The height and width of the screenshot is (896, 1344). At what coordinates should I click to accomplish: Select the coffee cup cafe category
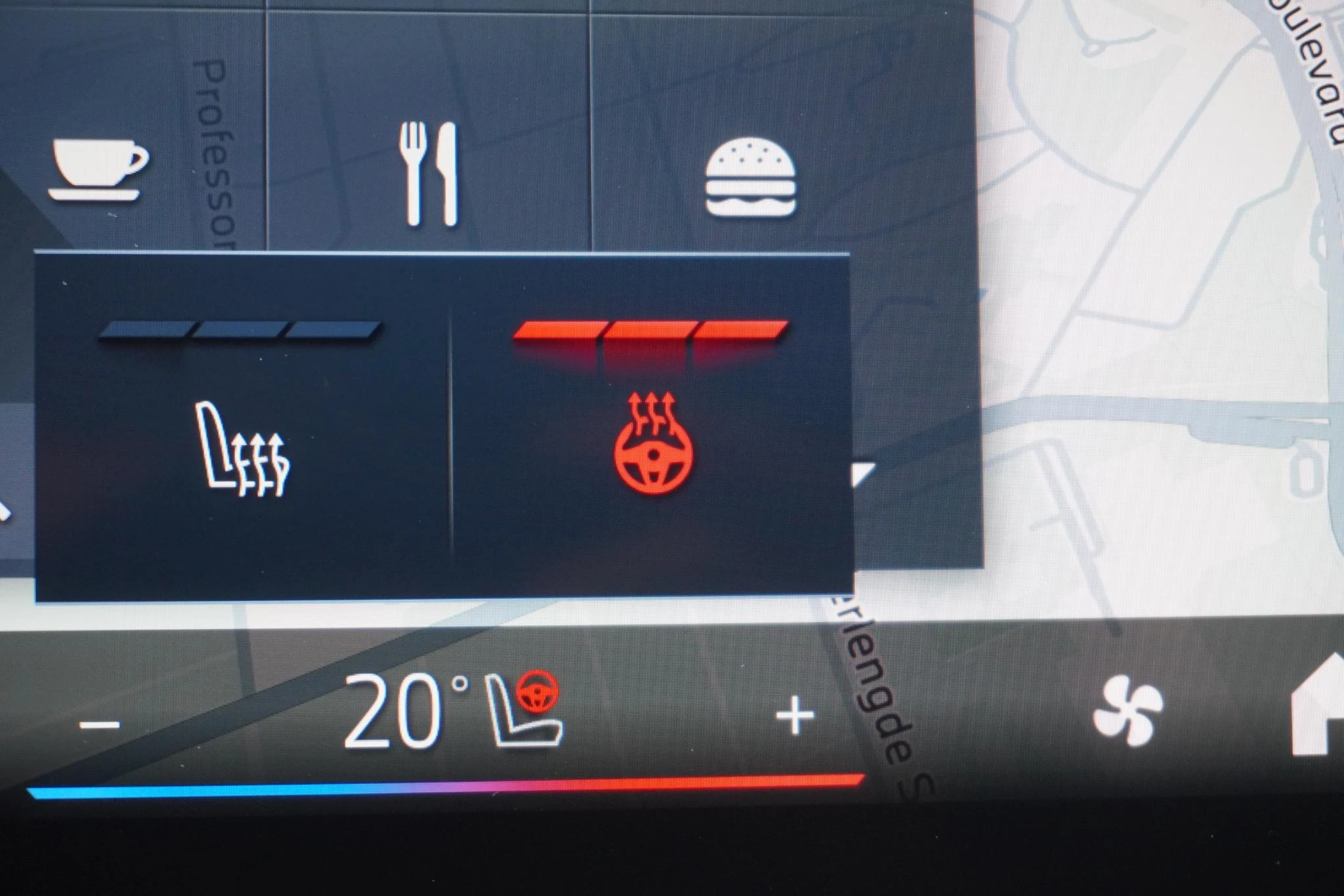pyautogui.click(x=98, y=170)
